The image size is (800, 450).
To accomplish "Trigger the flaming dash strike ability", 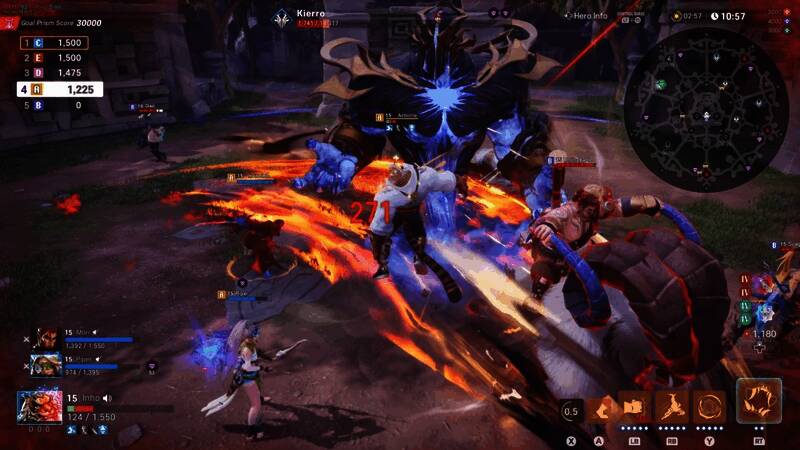I will 670,408.
